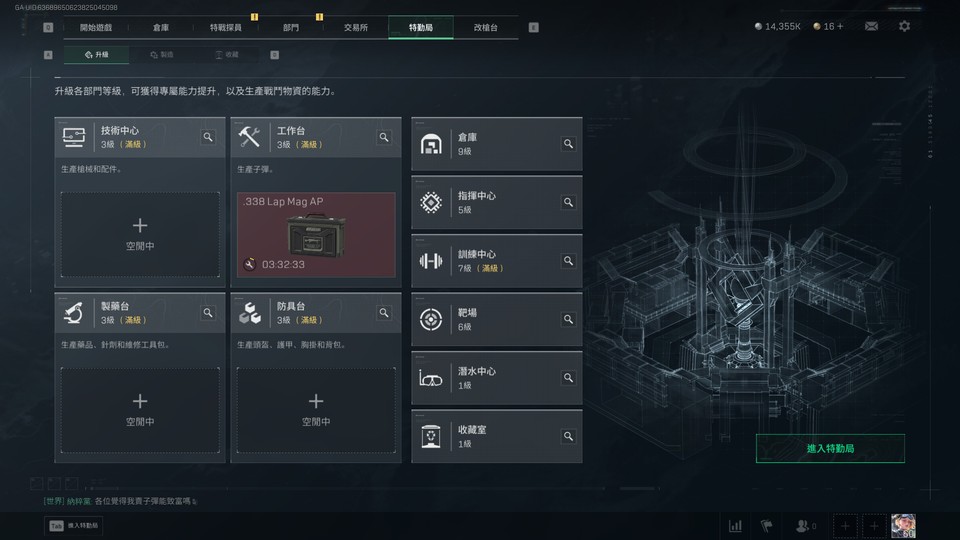Open the 收藏 sub-tab
Viewport: 960px width, 540px height.
[x=227, y=55]
